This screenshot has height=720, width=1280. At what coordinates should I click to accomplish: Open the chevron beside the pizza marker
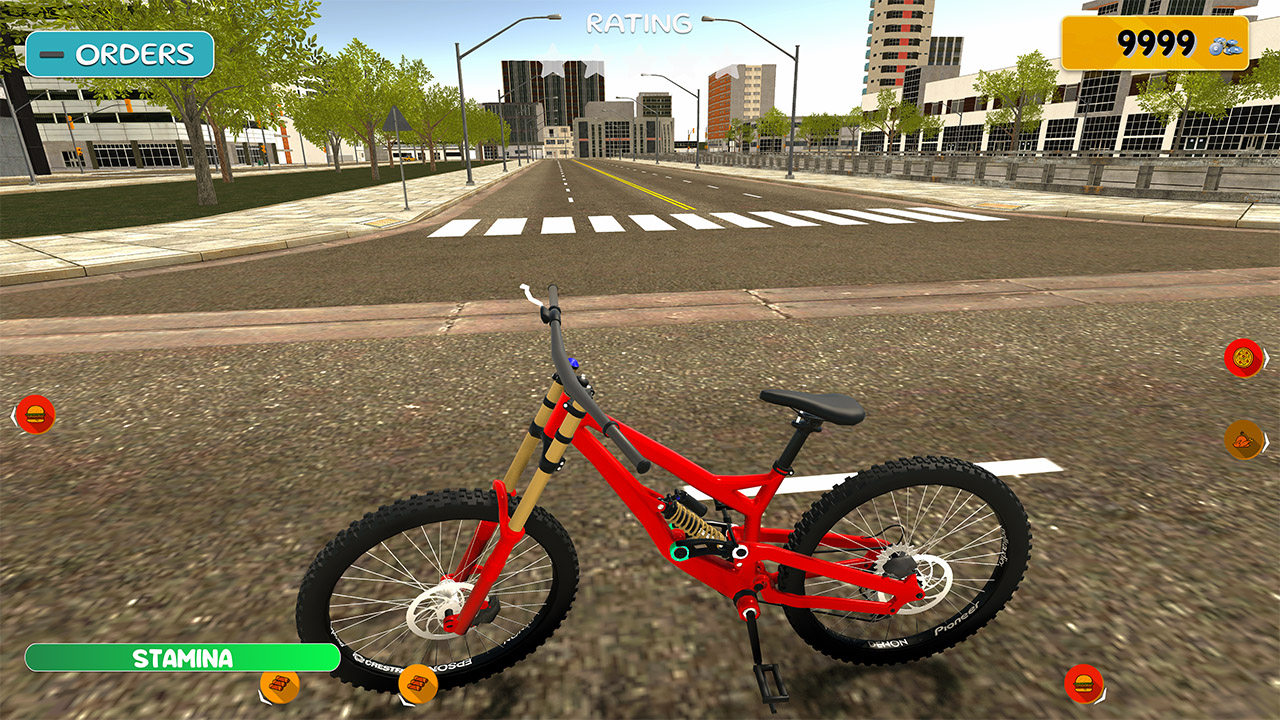[1267, 358]
